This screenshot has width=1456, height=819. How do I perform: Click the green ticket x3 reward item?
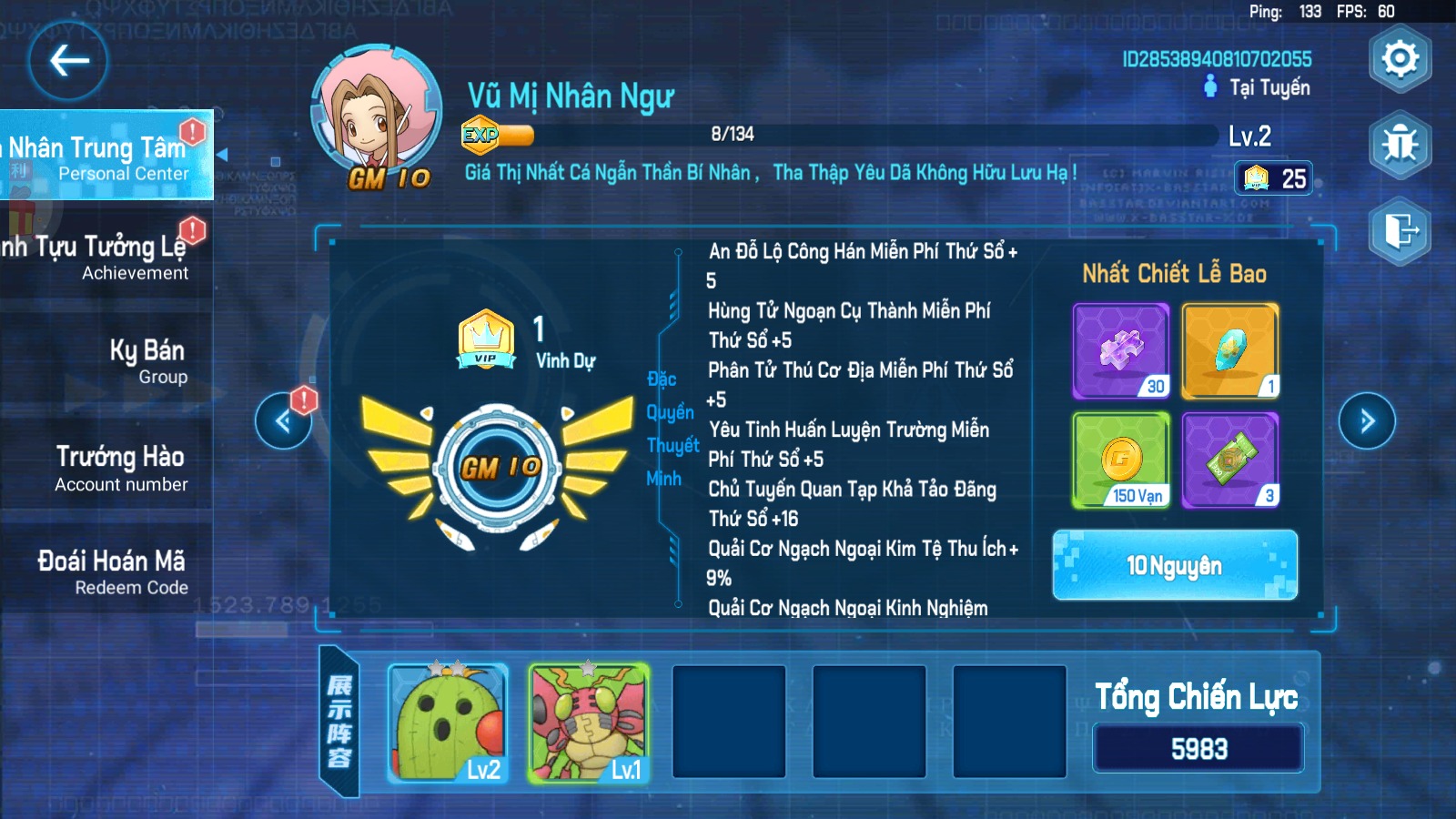[1229, 461]
